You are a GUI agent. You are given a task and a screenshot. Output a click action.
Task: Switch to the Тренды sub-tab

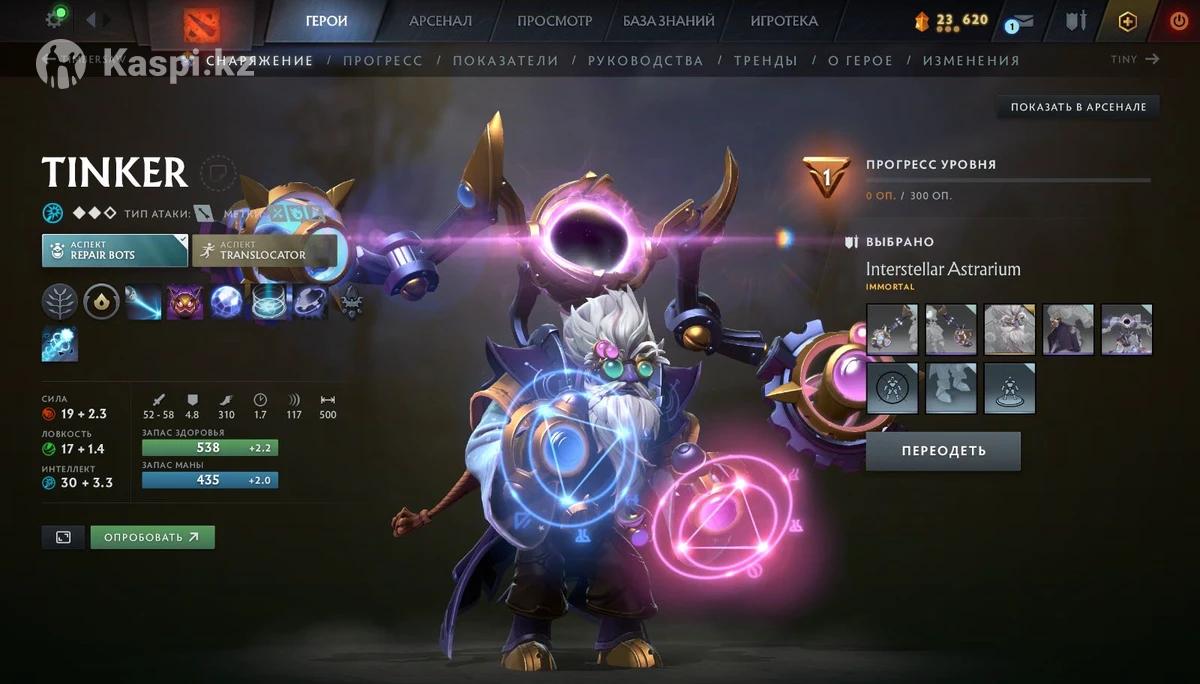[765, 61]
